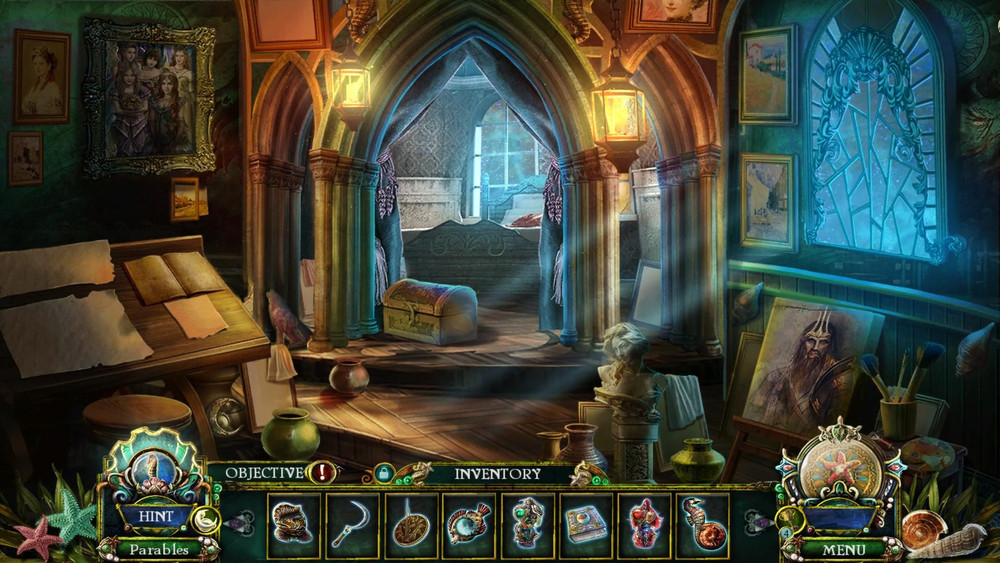The height and width of the screenshot is (563, 1000).
Task: Open the trophy achievements icon
Action: [789, 518]
